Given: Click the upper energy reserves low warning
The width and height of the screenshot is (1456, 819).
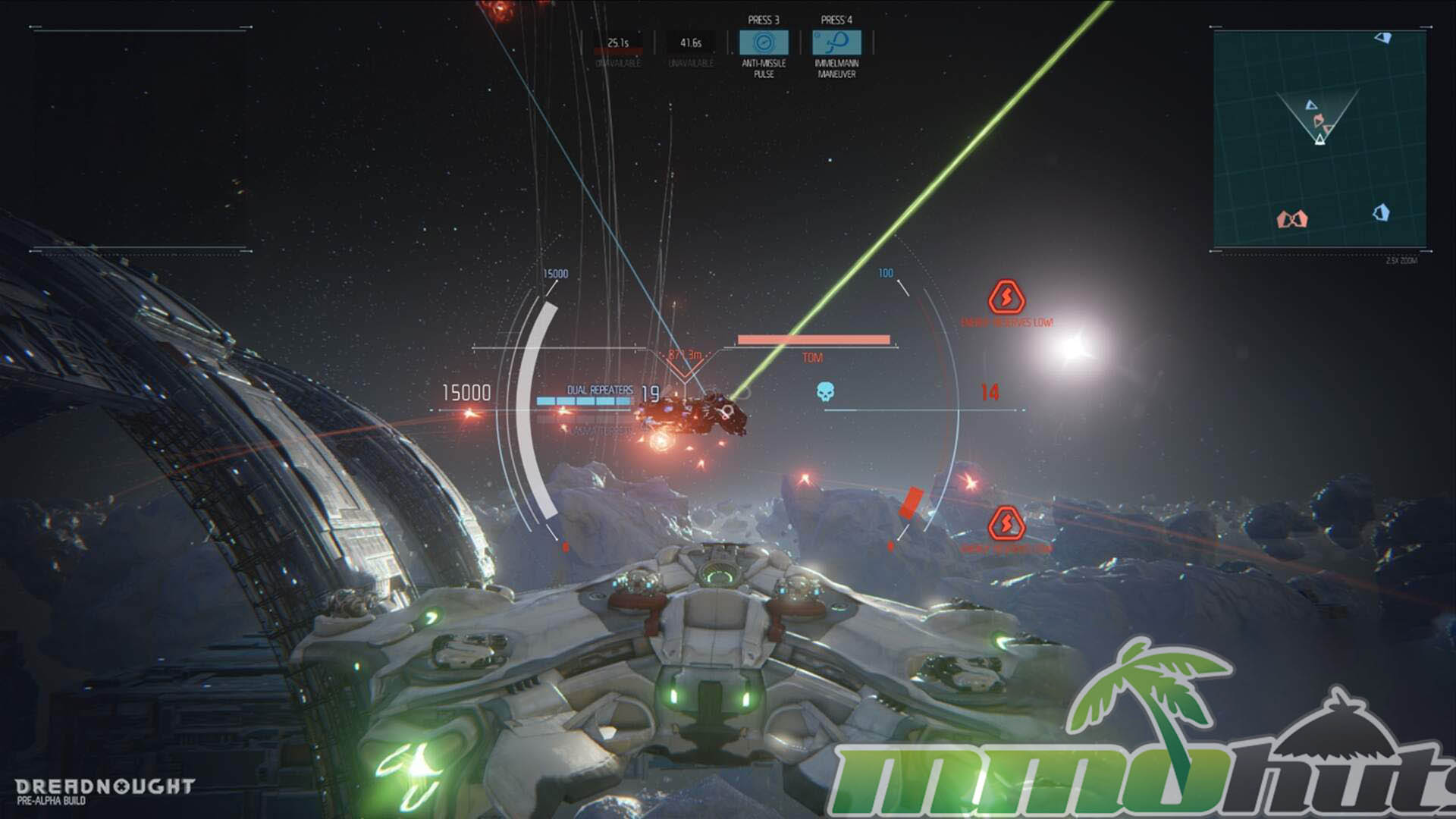Looking at the screenshot, I should pos(1006,298).
